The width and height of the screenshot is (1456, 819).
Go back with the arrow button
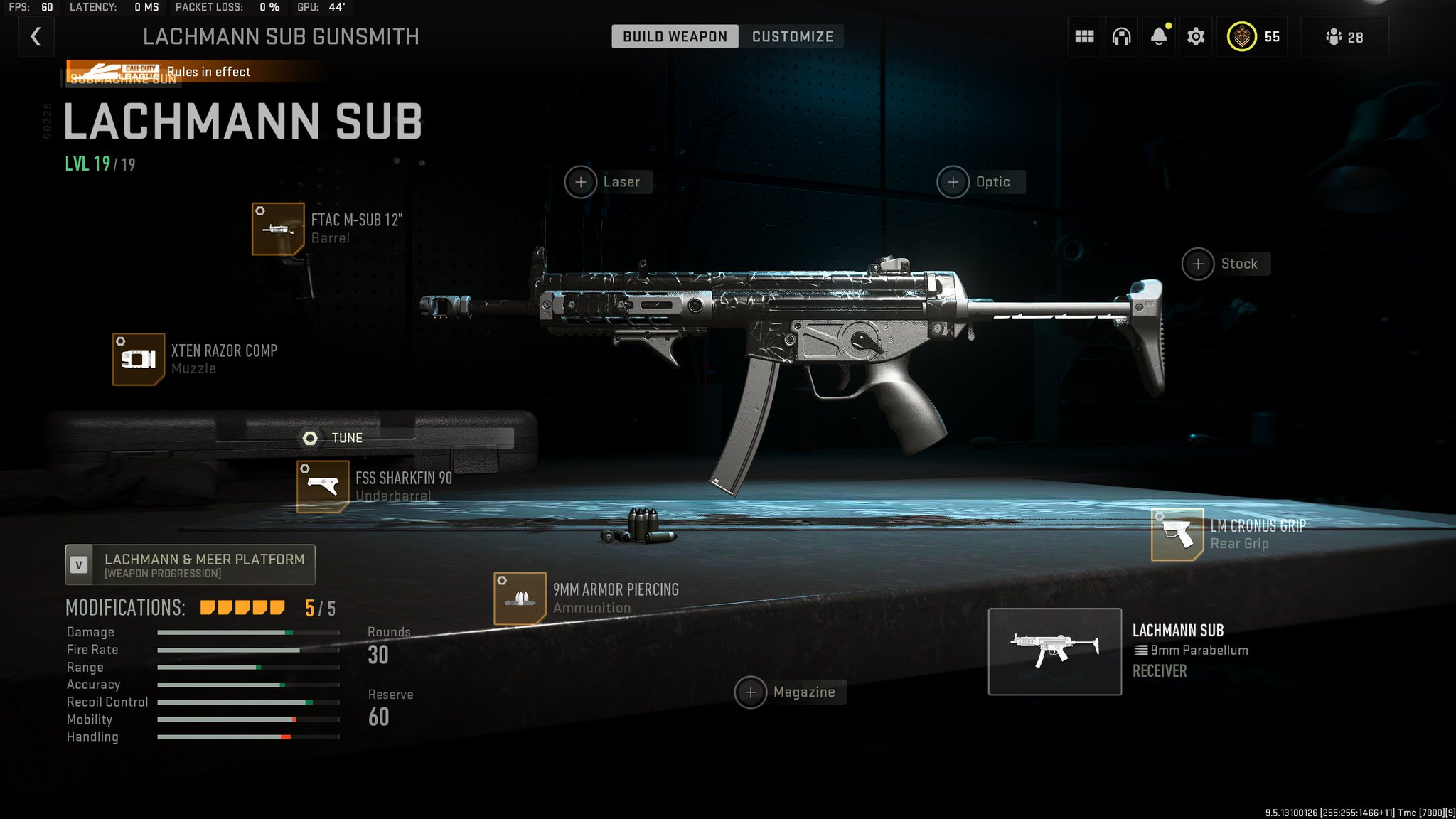[x=36, y=36]
